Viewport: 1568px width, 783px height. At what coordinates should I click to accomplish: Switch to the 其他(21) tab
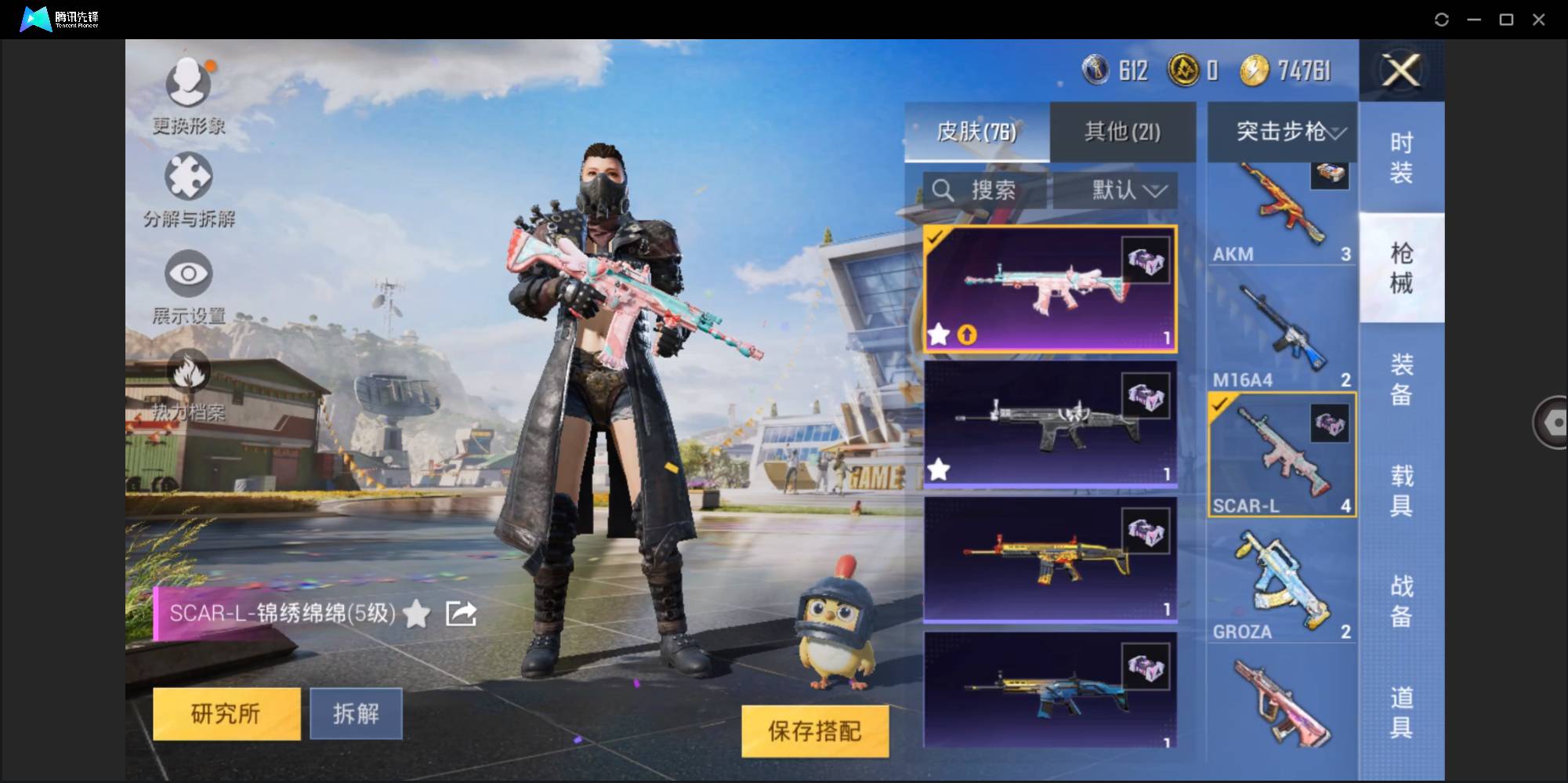1122,132
